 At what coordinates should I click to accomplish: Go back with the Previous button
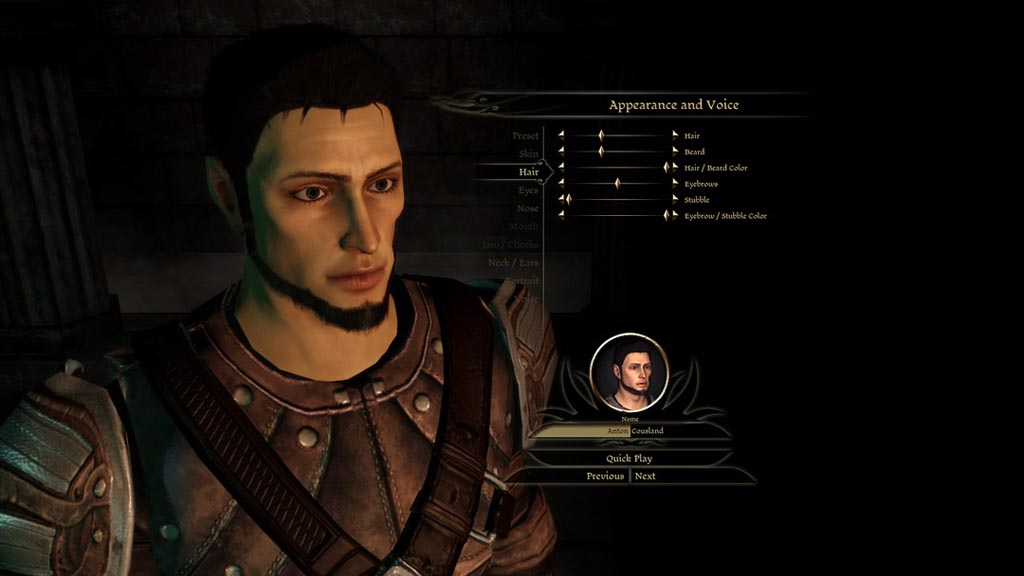(x=605, y=476)
